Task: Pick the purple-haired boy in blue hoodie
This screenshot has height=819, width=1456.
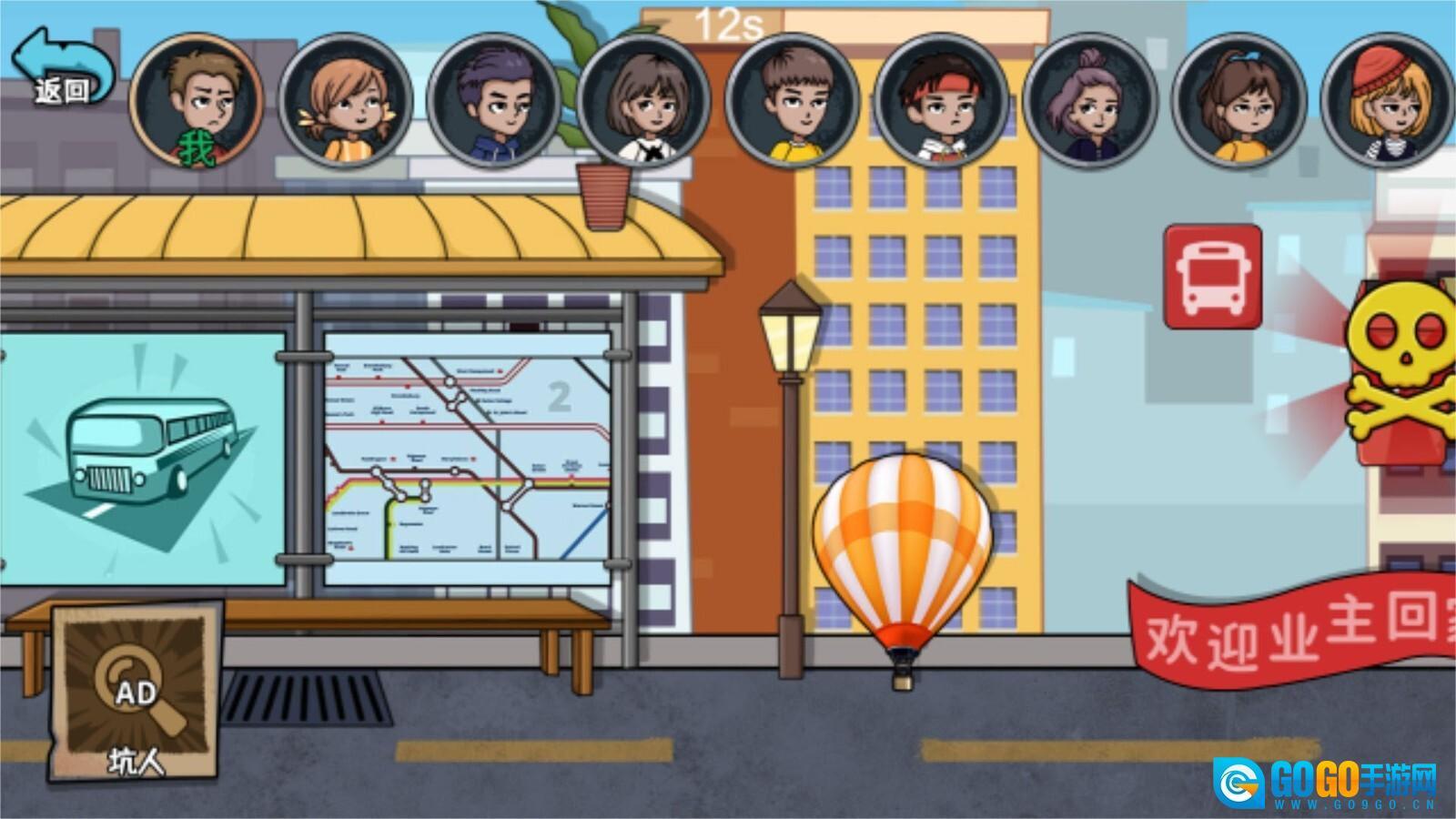Action: (494, 101)
